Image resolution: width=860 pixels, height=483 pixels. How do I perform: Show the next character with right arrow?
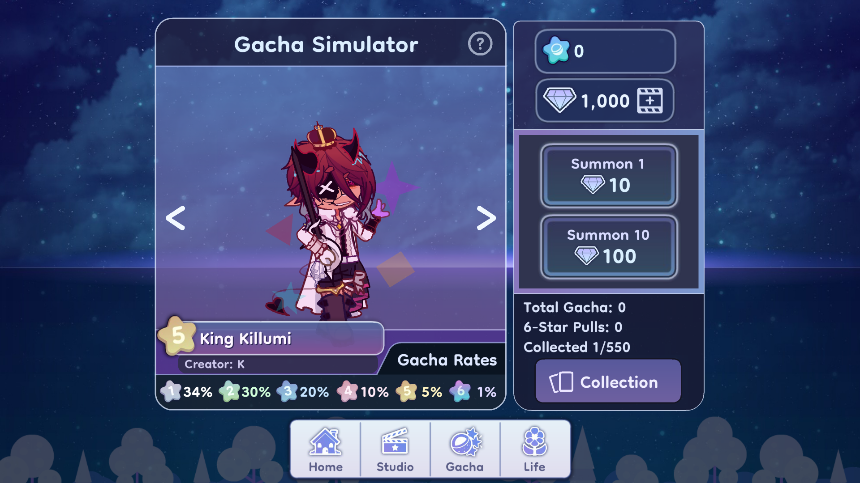(x=486, y=218)
